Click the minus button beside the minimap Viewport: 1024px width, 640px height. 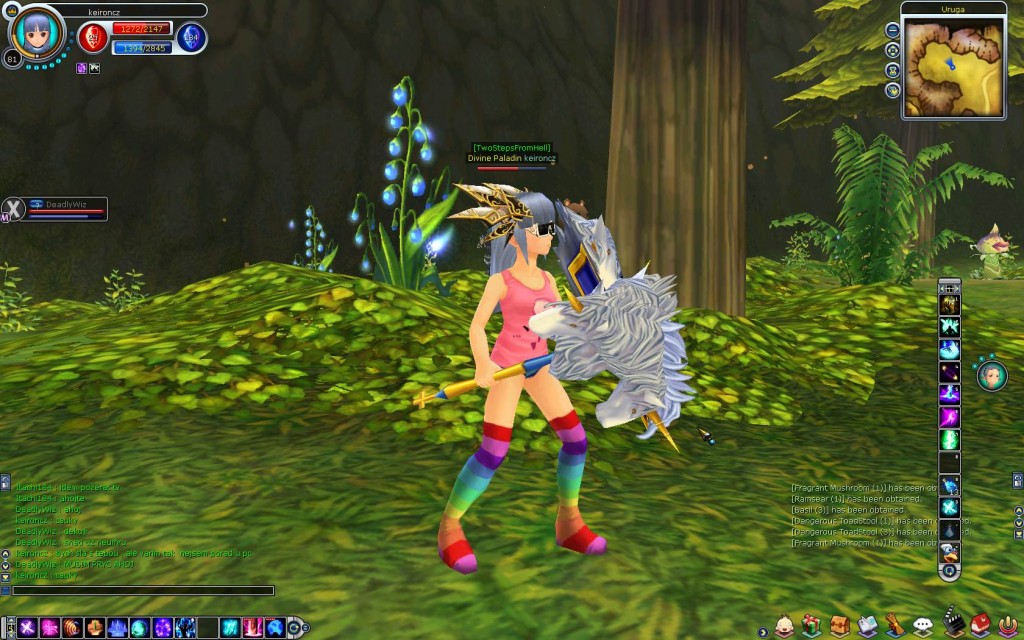click(x=892, y=31)
